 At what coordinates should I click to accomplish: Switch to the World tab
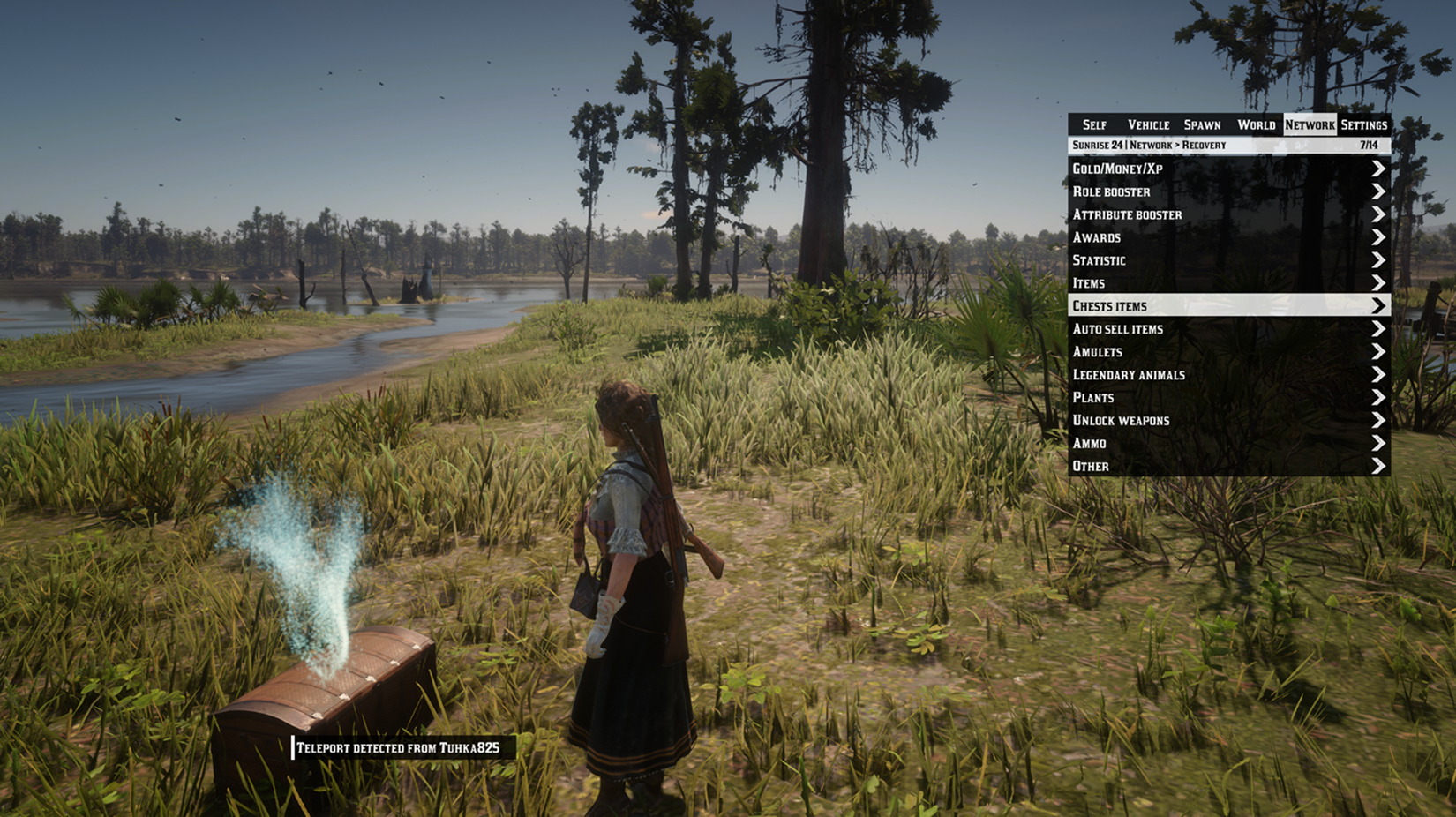click(1256, 124)
